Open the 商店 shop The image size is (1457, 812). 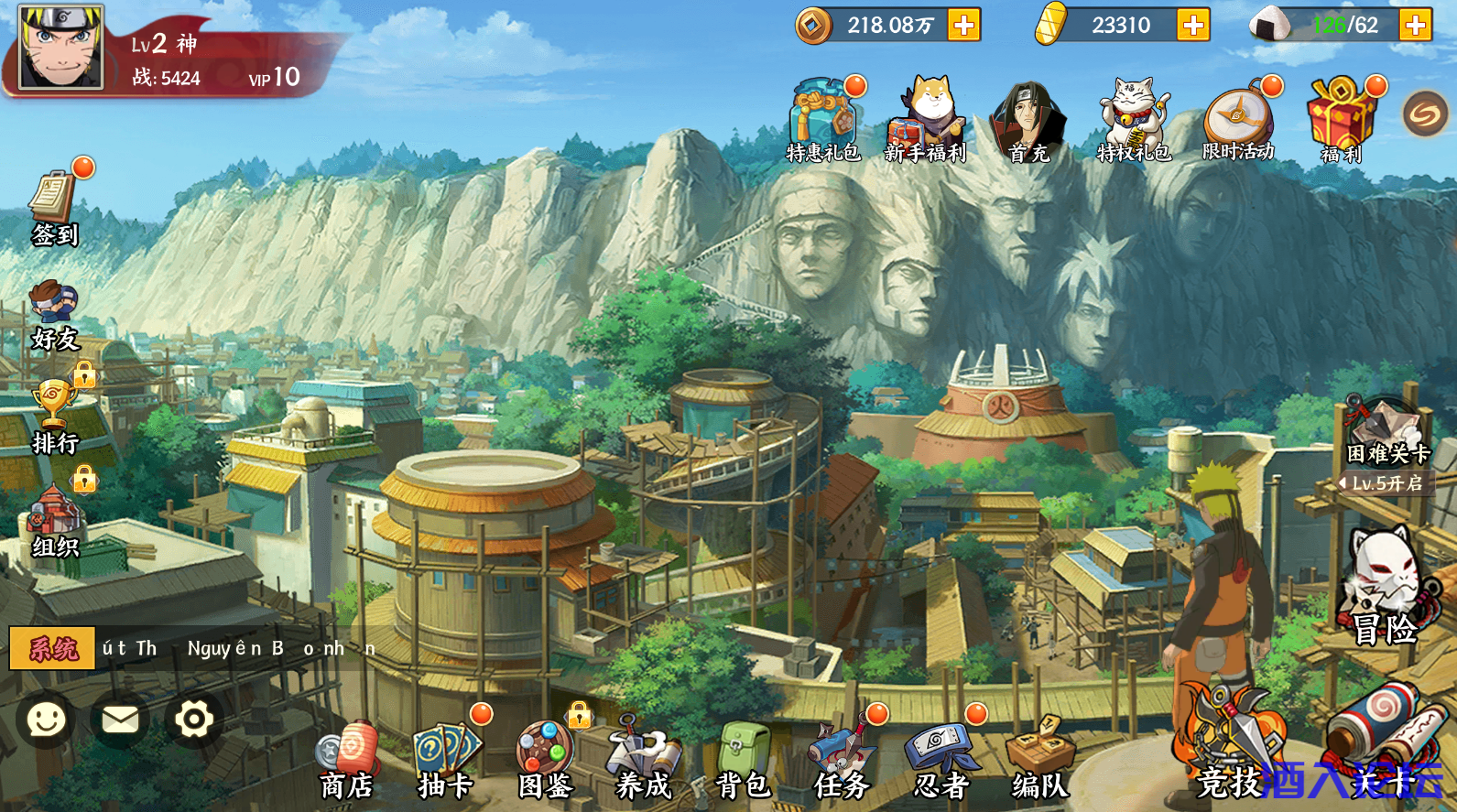point(347,762)
